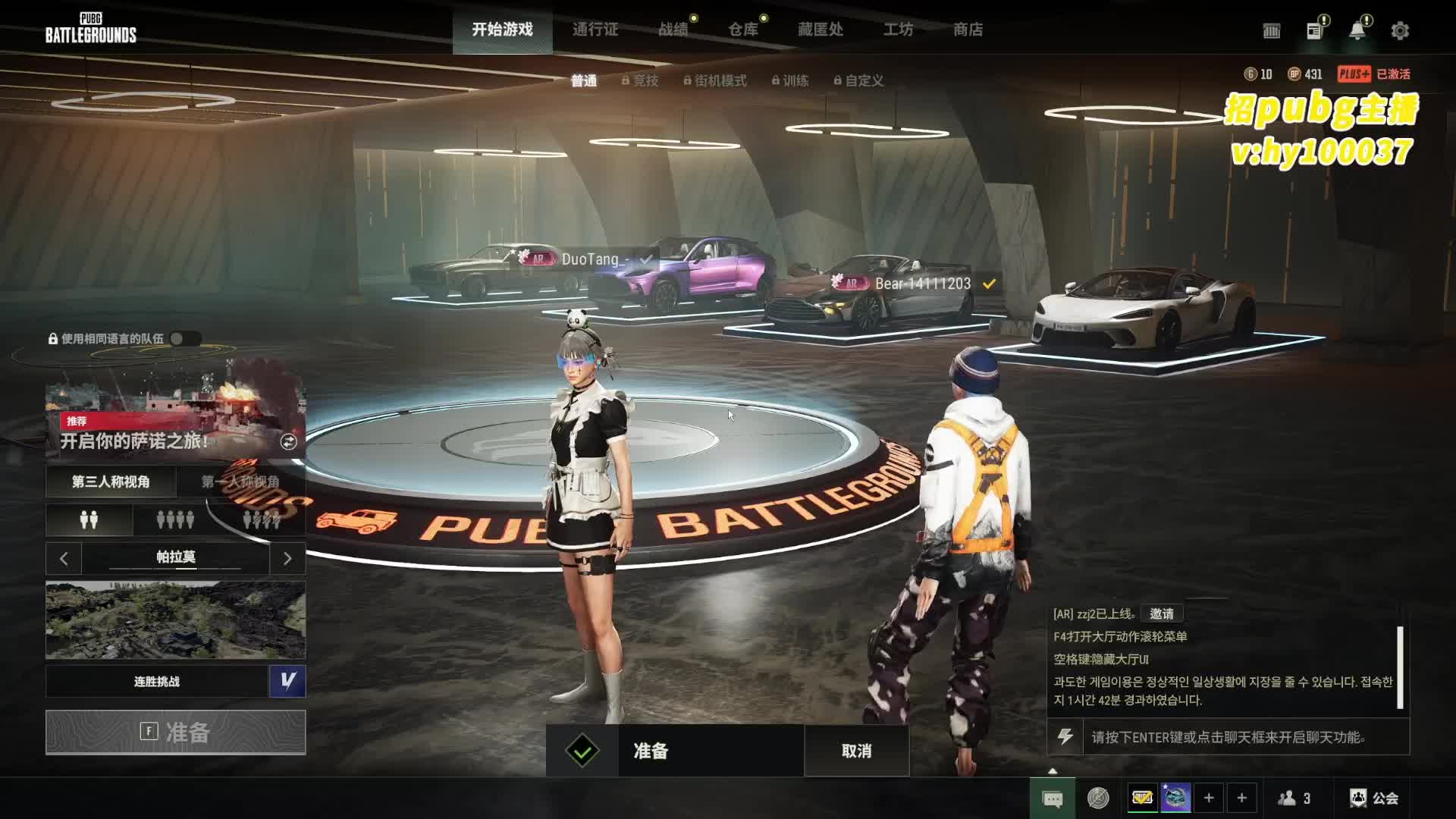Invite zzj2 with the 邀请 button
This screenshot has width=1456, height=819.
pos(1161,613)
